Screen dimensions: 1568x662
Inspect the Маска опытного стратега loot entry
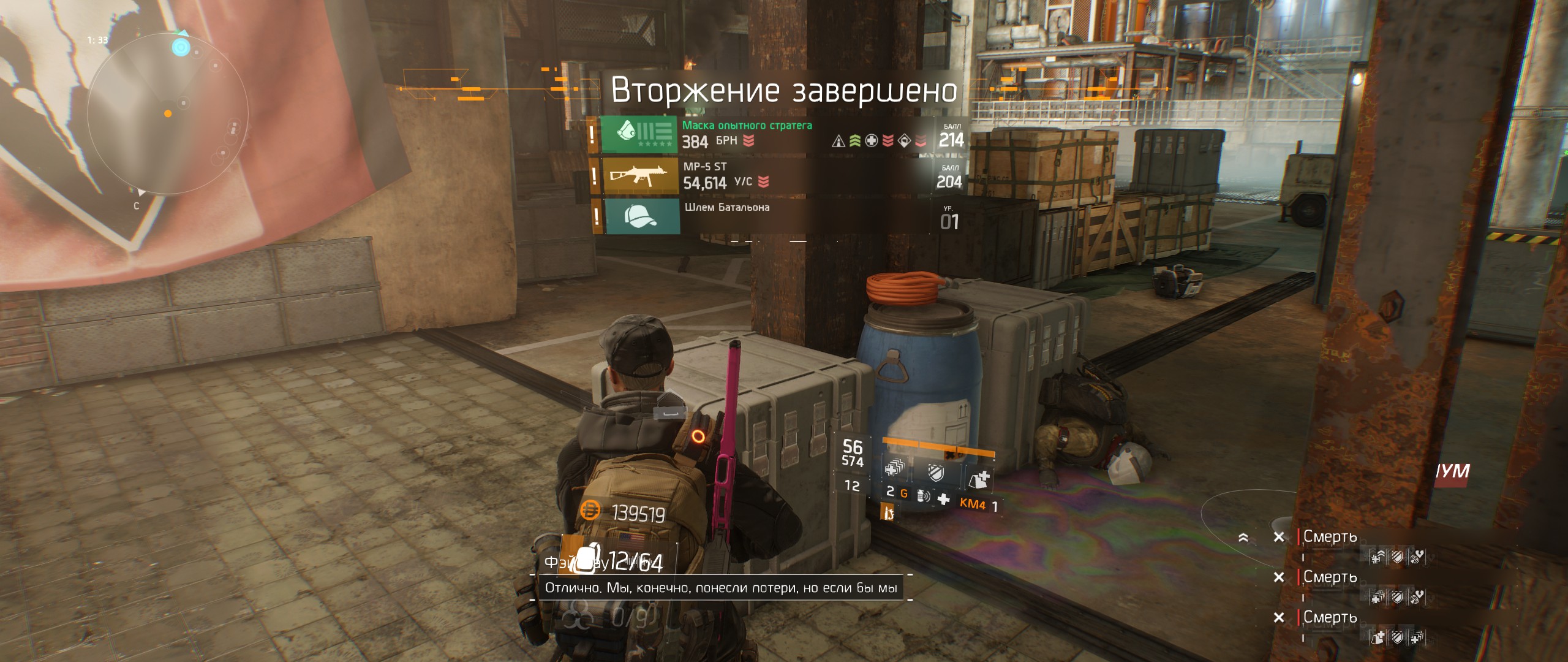click(x=747, y=134)
